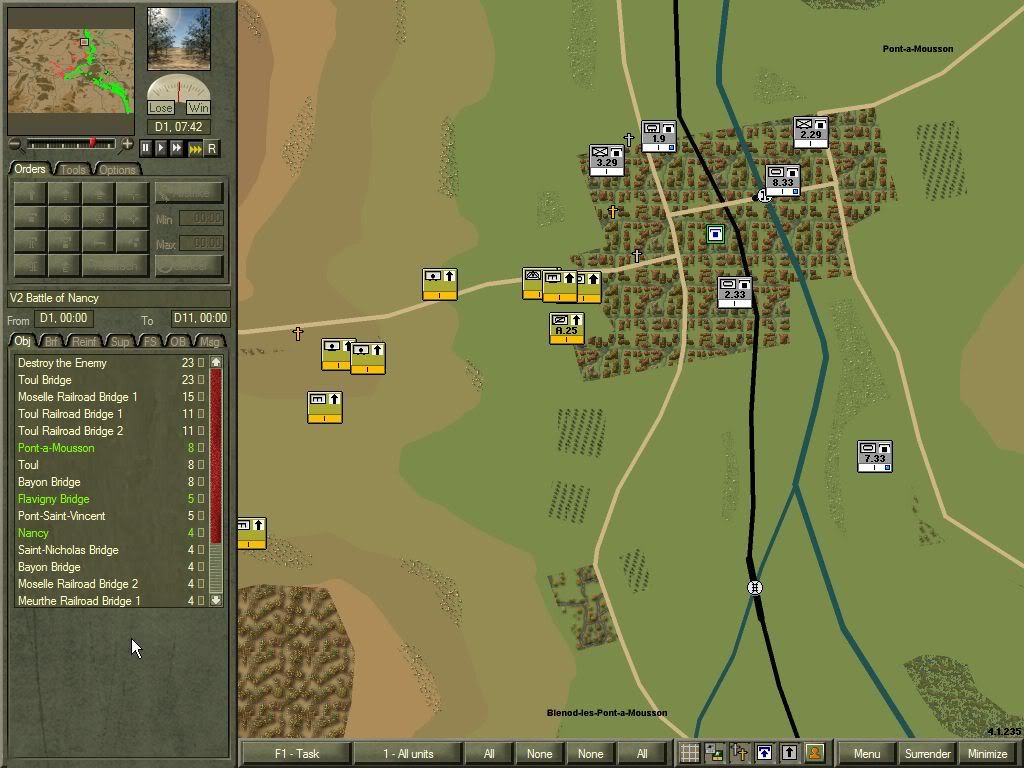Screen dimensions: 1024x768
Task: Click the F1 - Task button
Action: (296, 754)
